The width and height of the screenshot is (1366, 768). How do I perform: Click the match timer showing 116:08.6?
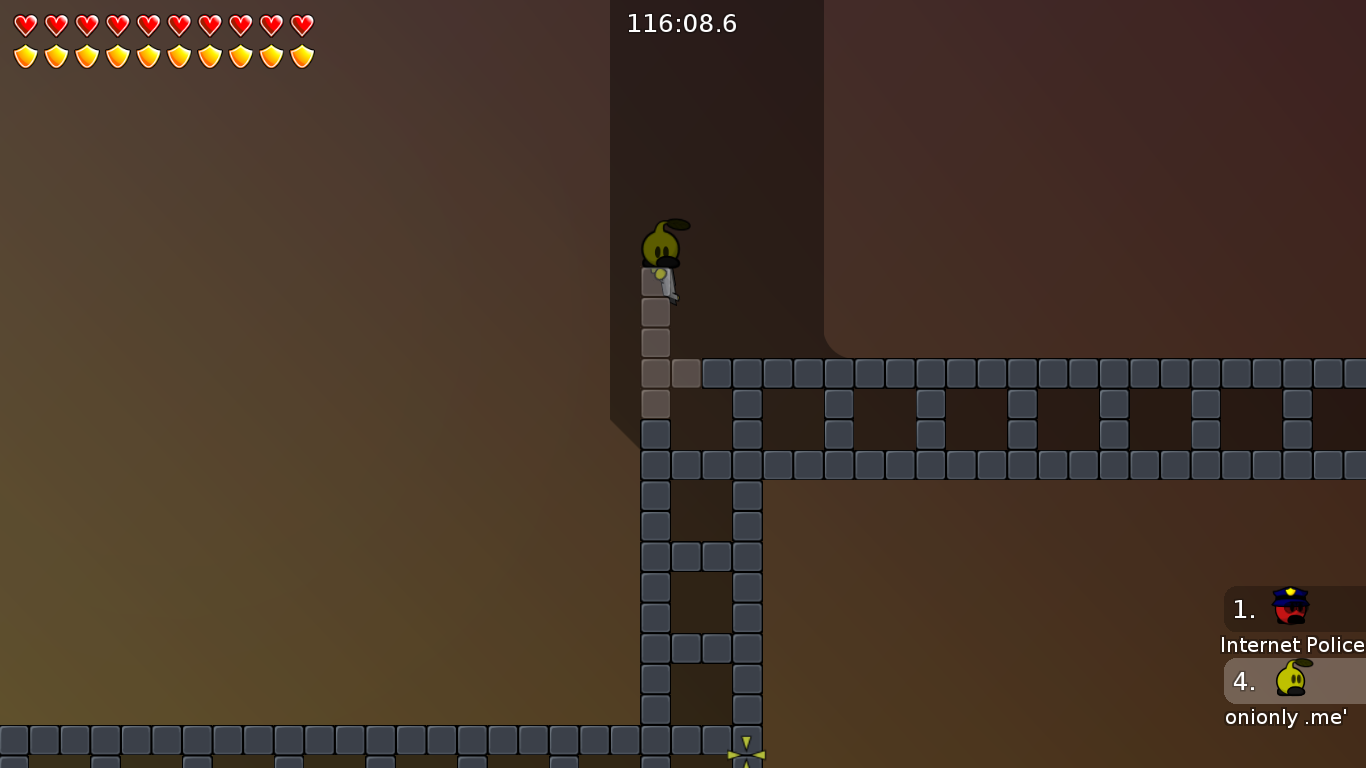682,23
